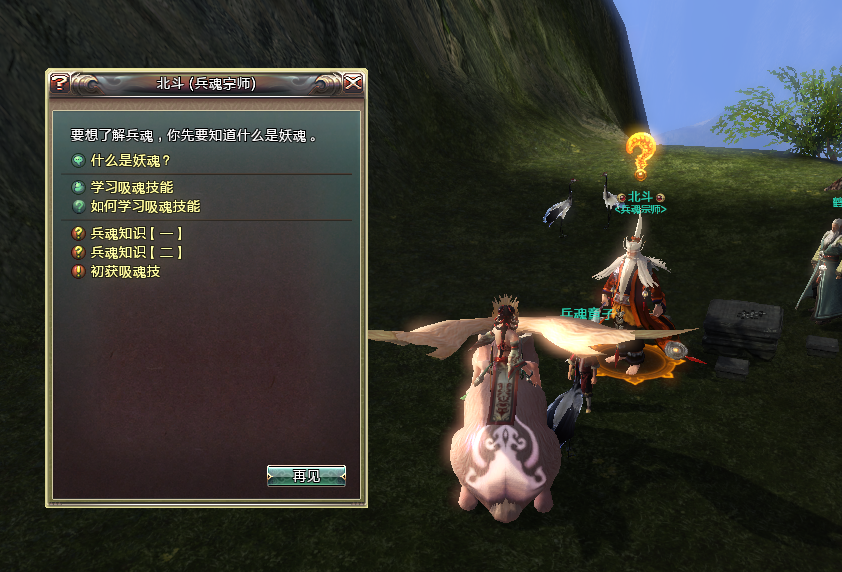Click the 再见 goodbye button

tap(306, 476)
